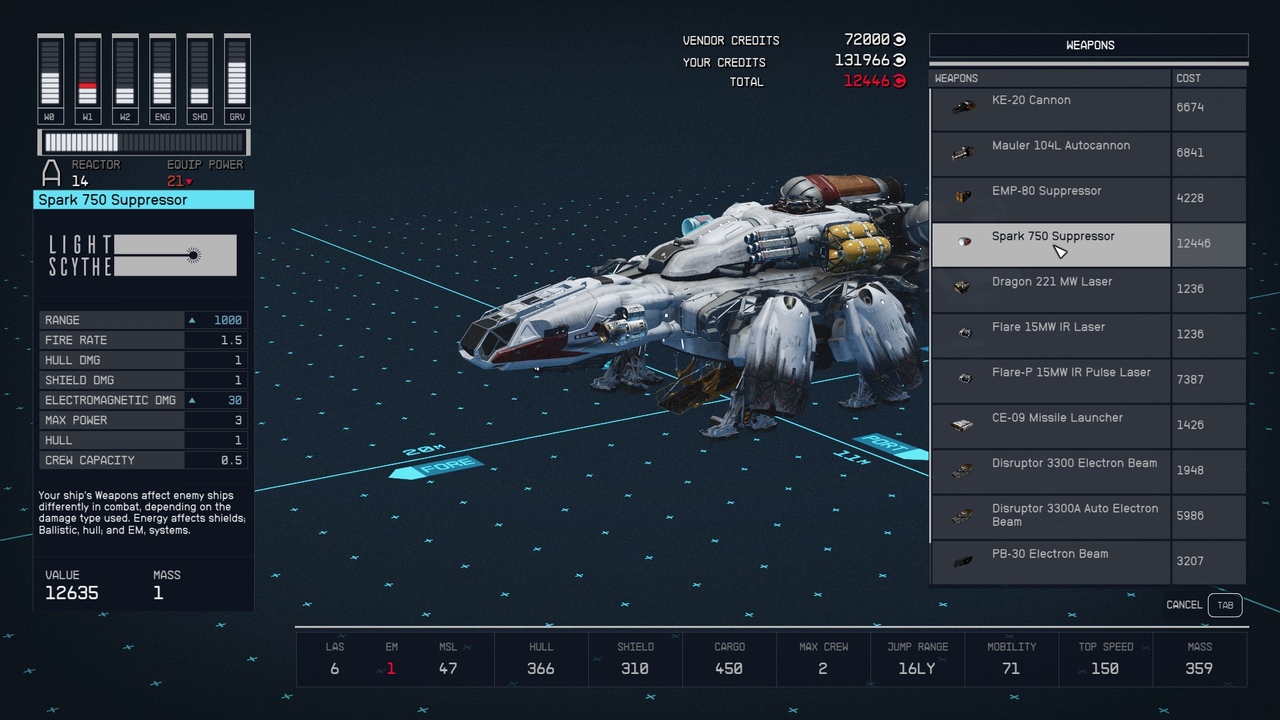Pick the EMP-80 Suppressor entry
Screen dimensions: 1280x720
(1050, 198)
